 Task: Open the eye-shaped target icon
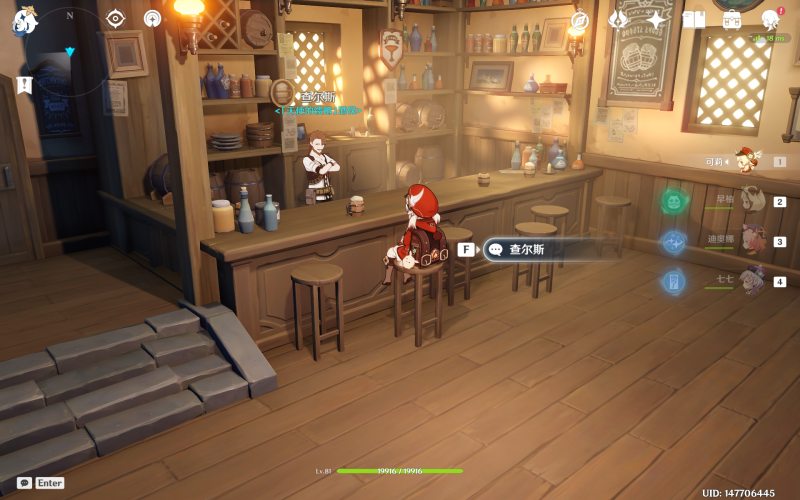tap(116, 18)
